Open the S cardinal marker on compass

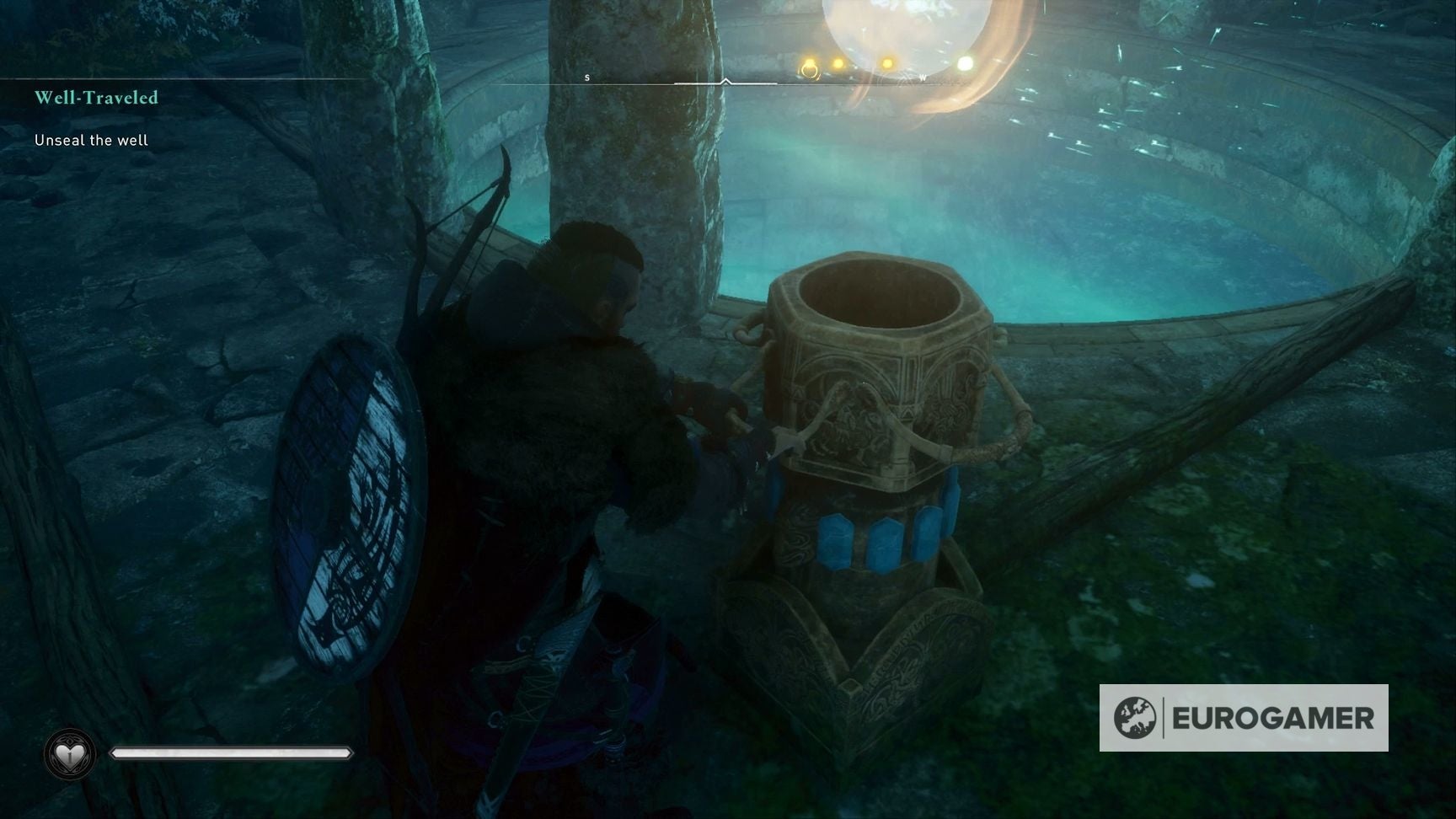[x=587, y=76]
